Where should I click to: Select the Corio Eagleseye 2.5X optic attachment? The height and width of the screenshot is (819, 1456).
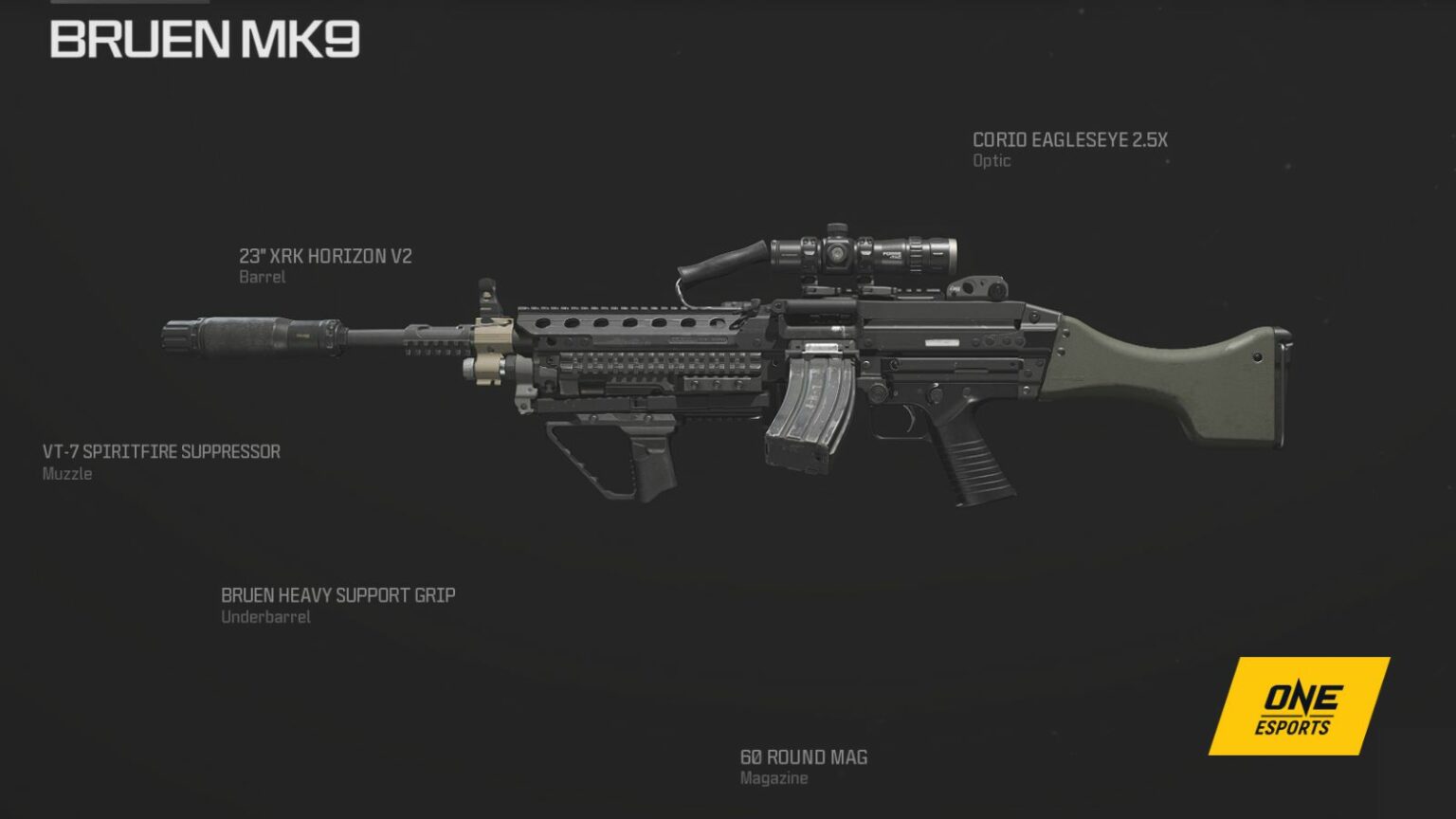[1069, 140]
